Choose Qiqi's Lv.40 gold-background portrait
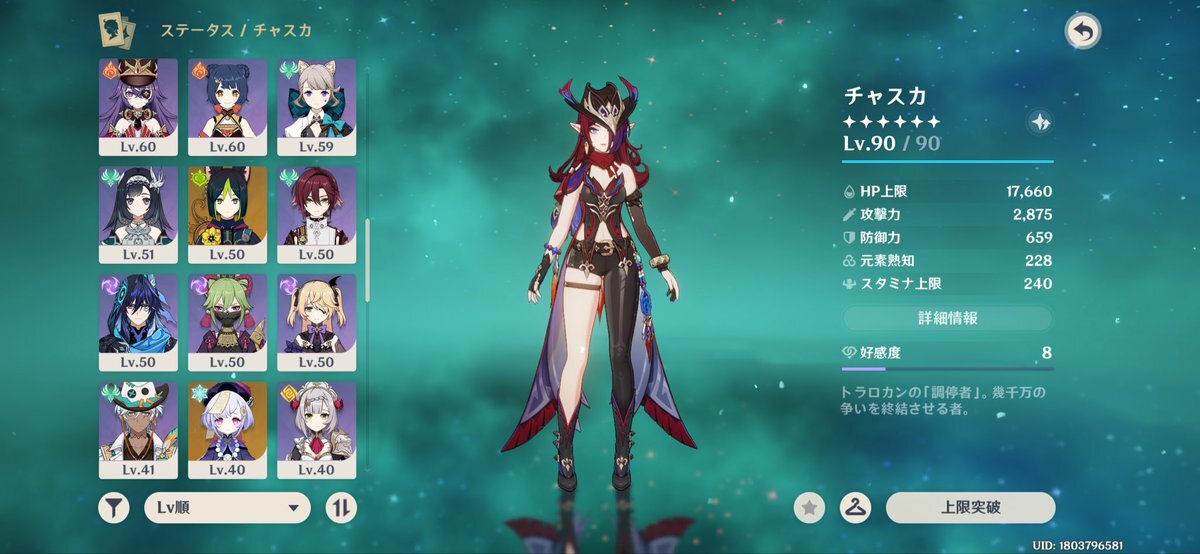 (x=227, y=428)
